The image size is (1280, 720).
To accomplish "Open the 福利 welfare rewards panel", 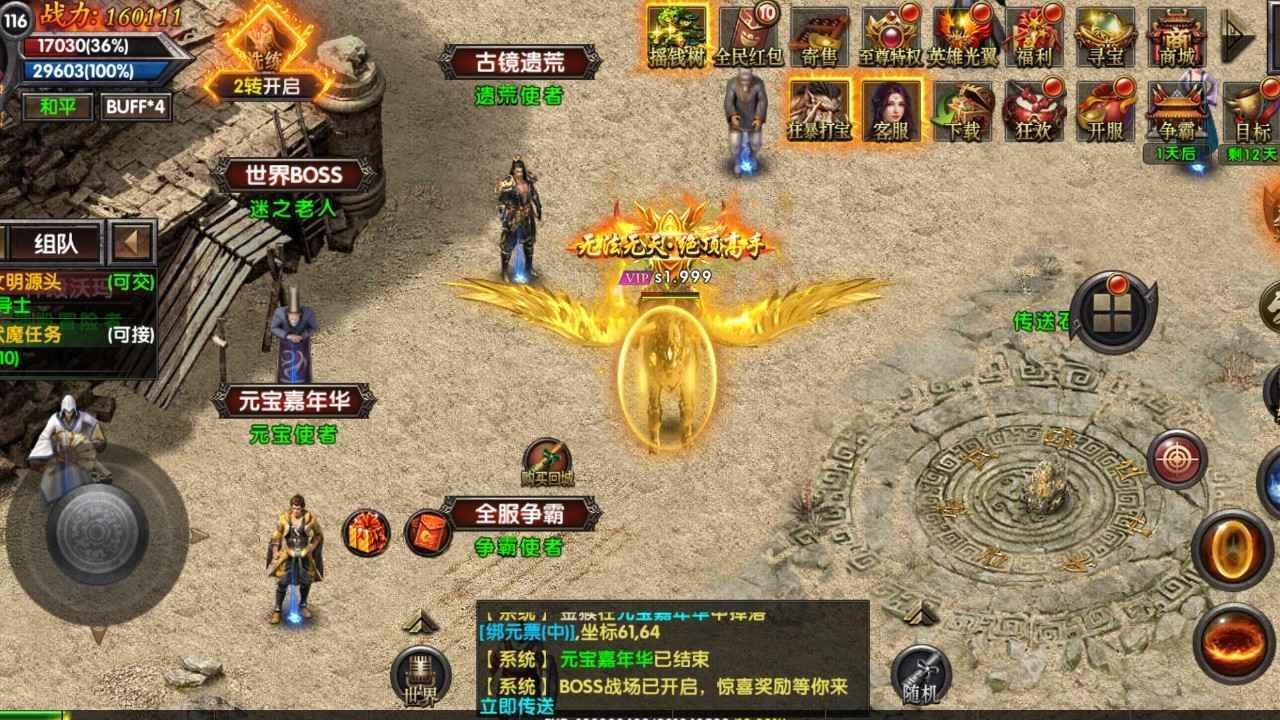I will coord(1035,35).
